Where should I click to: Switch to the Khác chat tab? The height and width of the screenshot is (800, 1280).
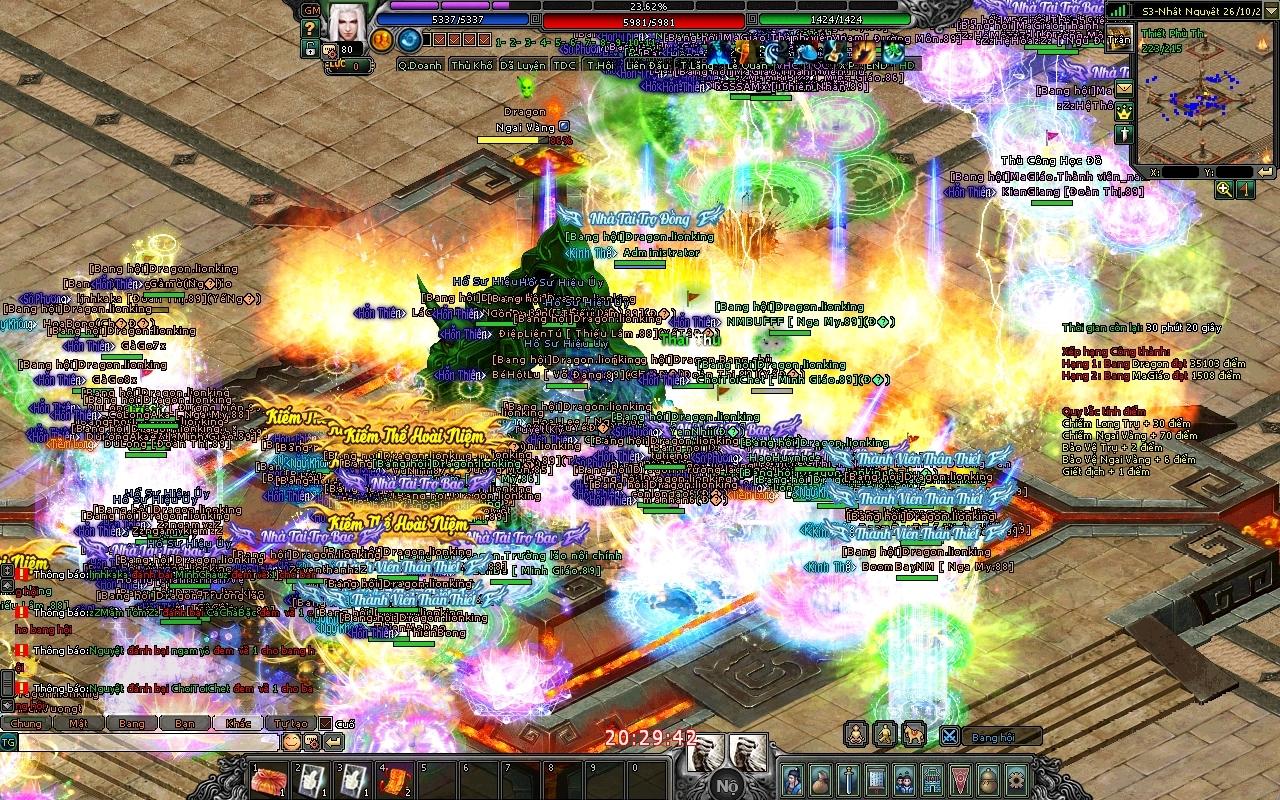pos(238,723)
